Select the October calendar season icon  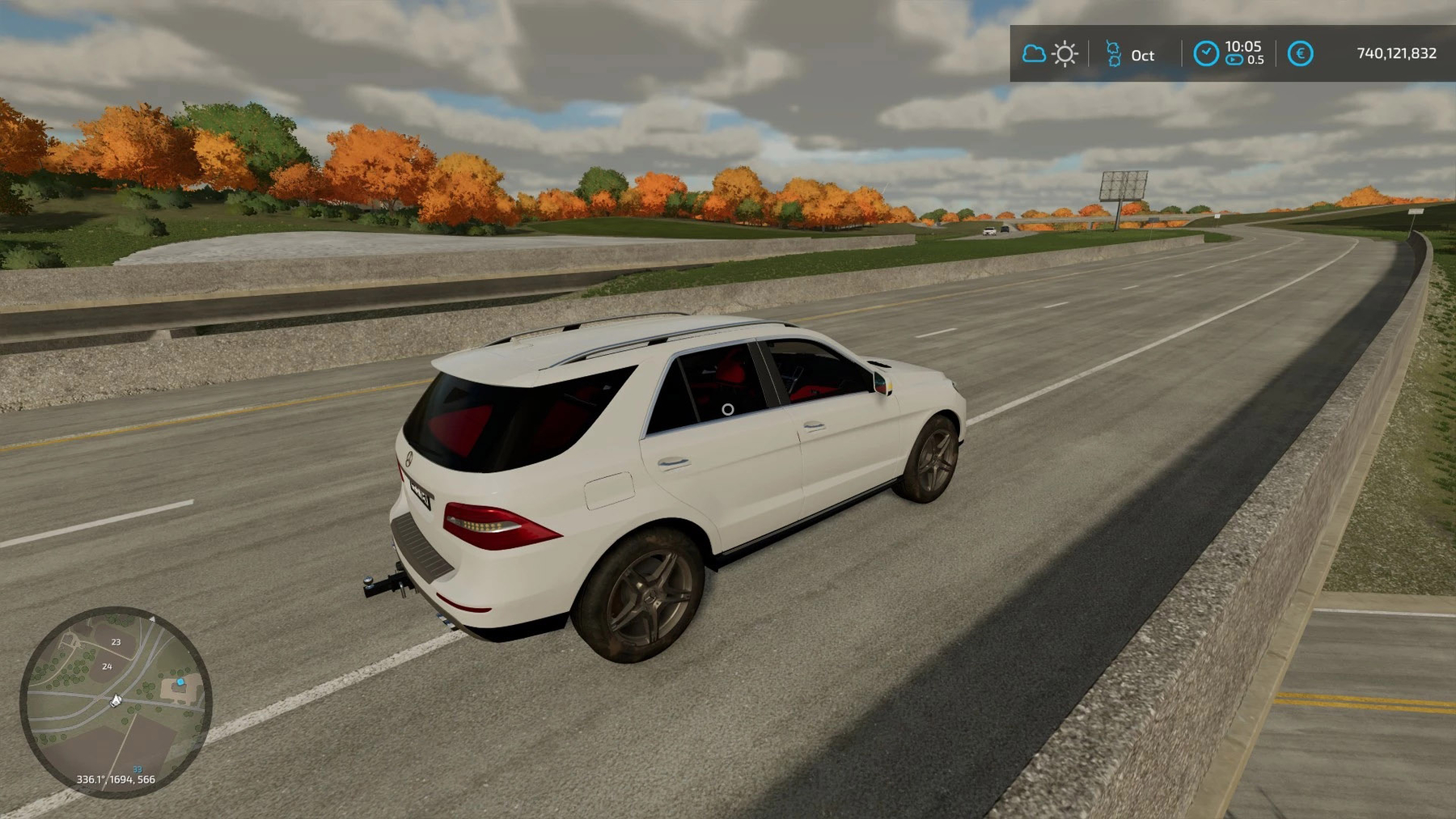pos(1114,54)
